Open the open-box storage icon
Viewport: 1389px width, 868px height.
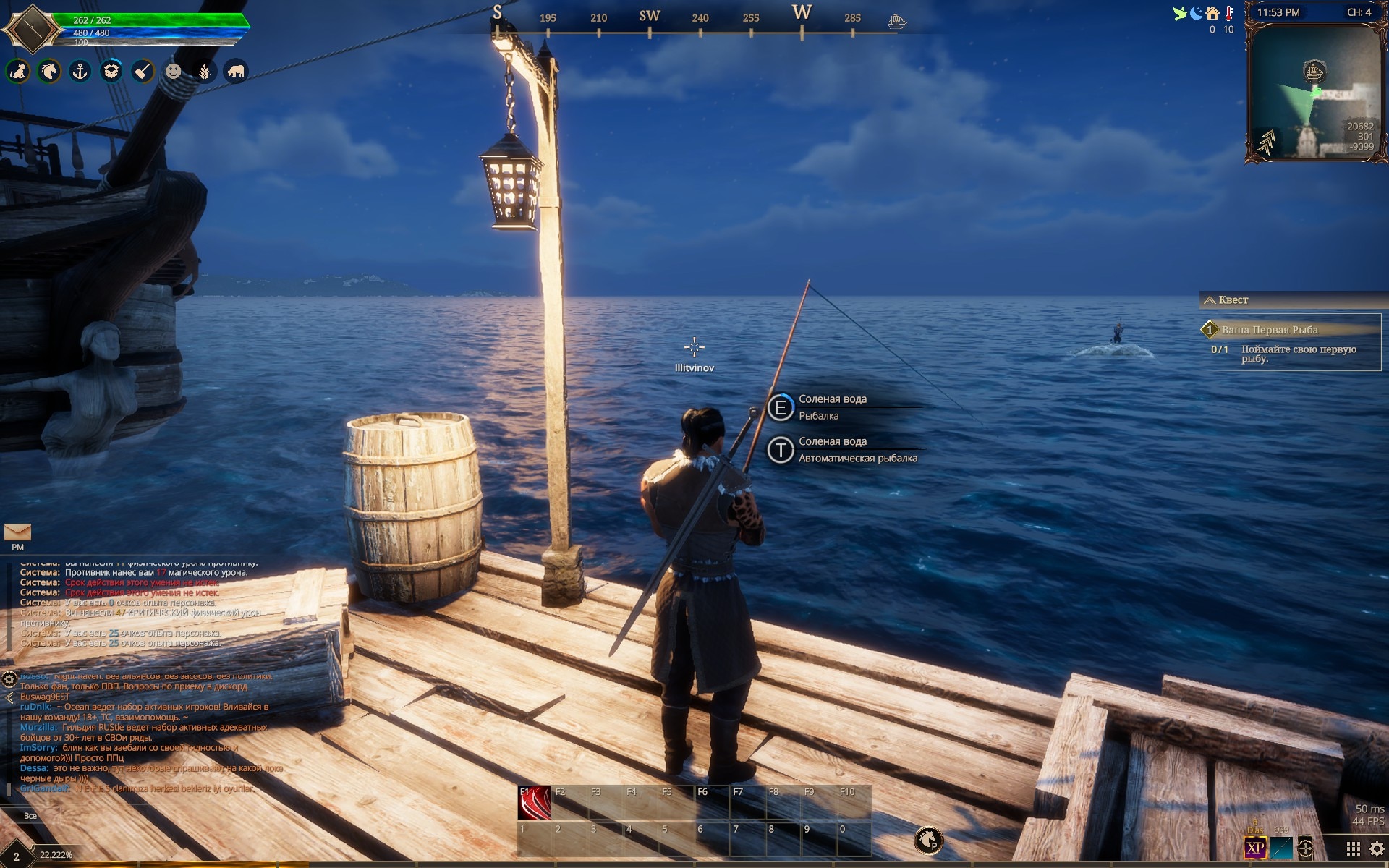pos(111,71)
